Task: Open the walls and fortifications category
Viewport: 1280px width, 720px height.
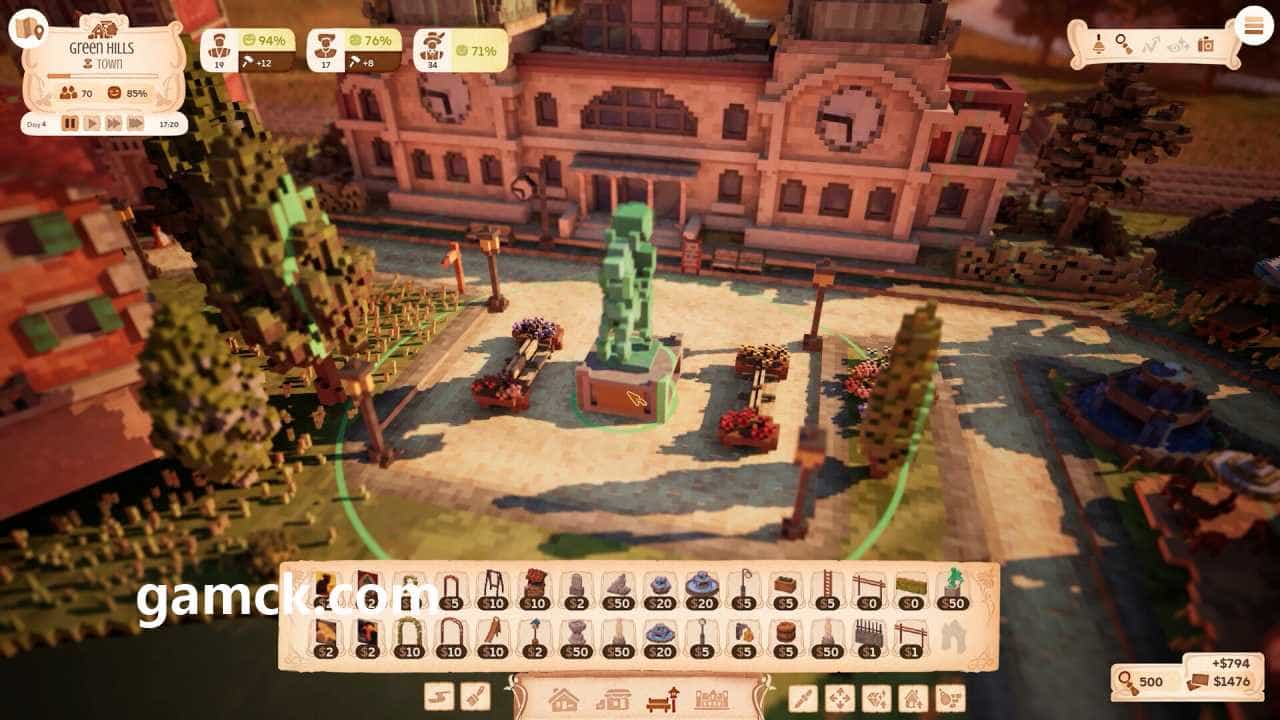Action: click(712, 698)
